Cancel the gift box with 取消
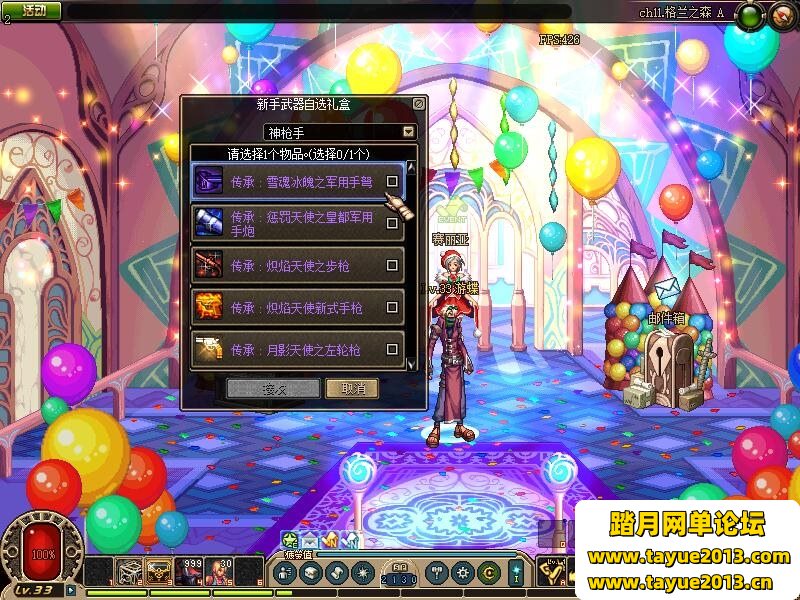The width and height of the screenshot is (800, 600). pyautogui.click(x=352, y=389)
